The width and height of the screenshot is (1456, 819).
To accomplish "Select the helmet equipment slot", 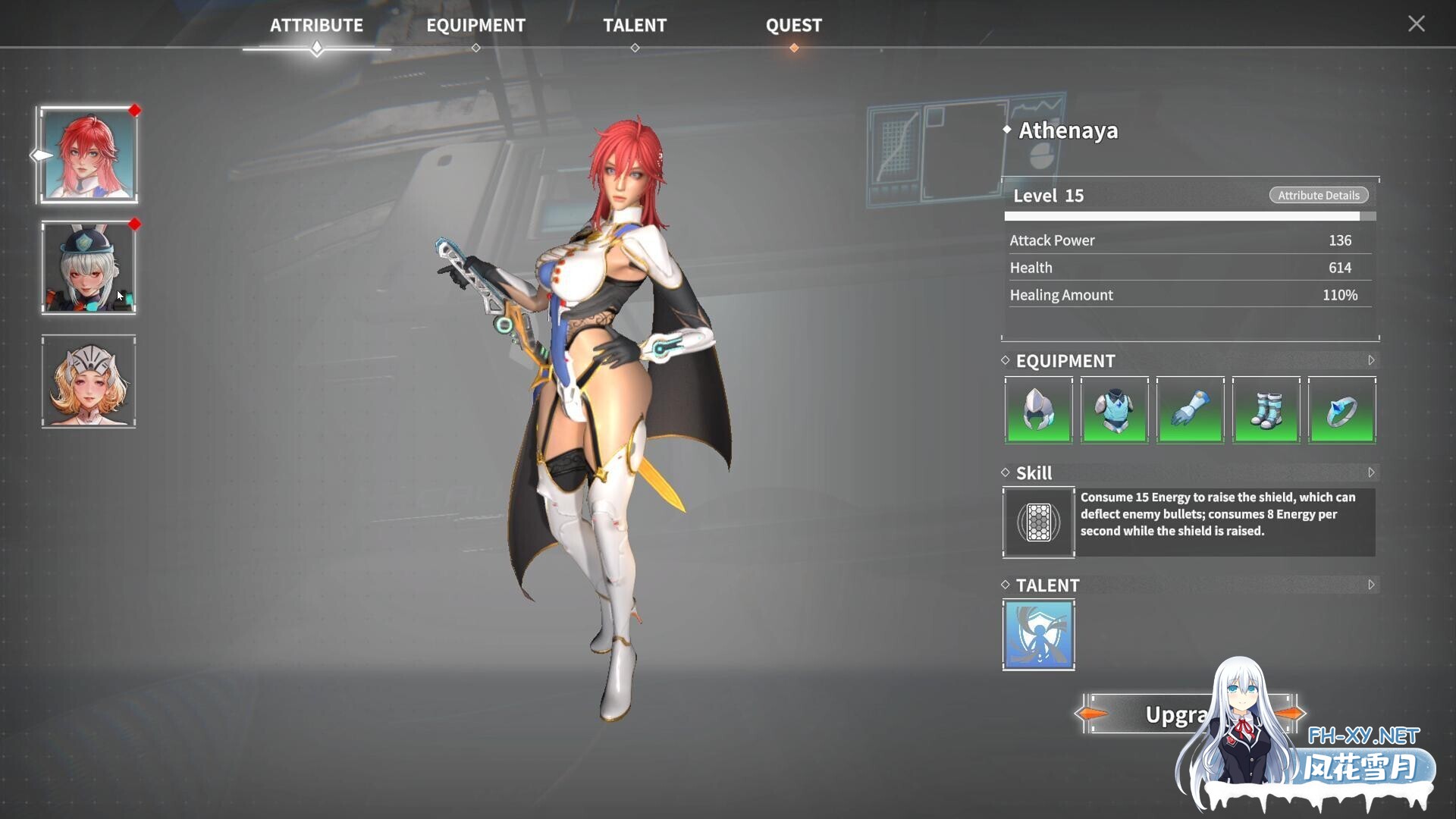I will point(1038,410).
